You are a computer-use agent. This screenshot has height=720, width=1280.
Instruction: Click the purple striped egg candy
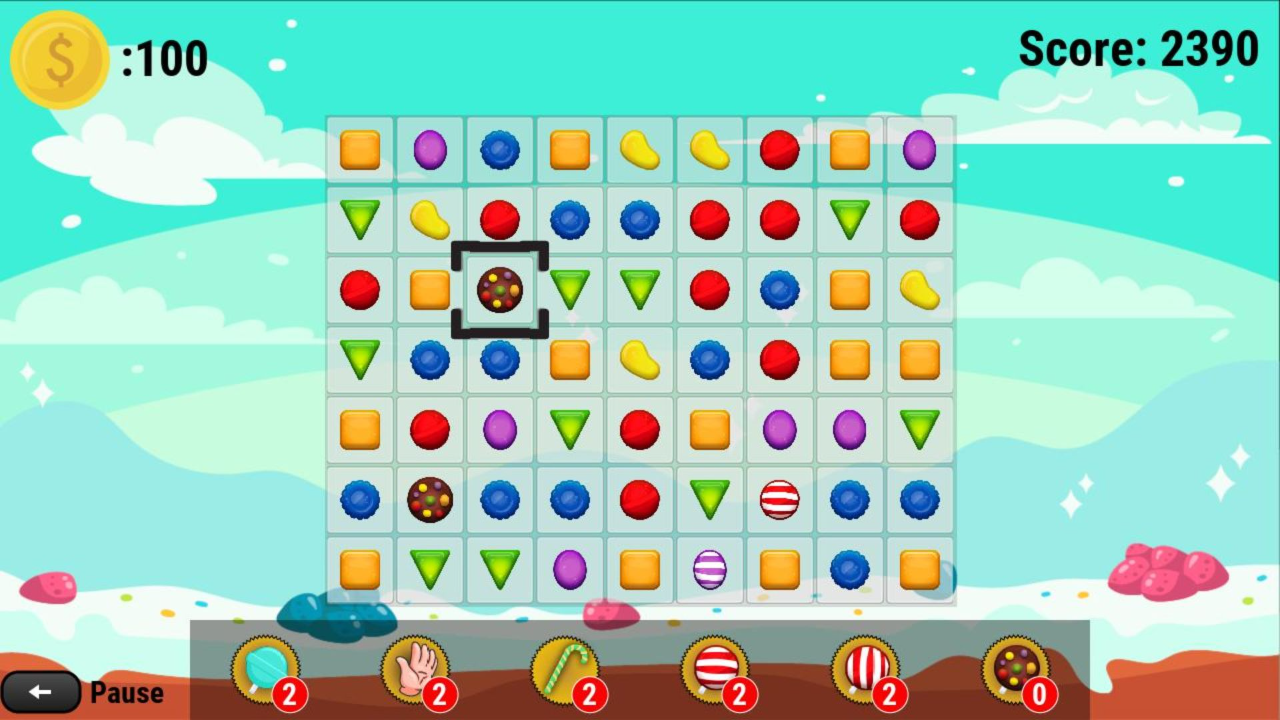pyautogui.click(x=709, y=570)
